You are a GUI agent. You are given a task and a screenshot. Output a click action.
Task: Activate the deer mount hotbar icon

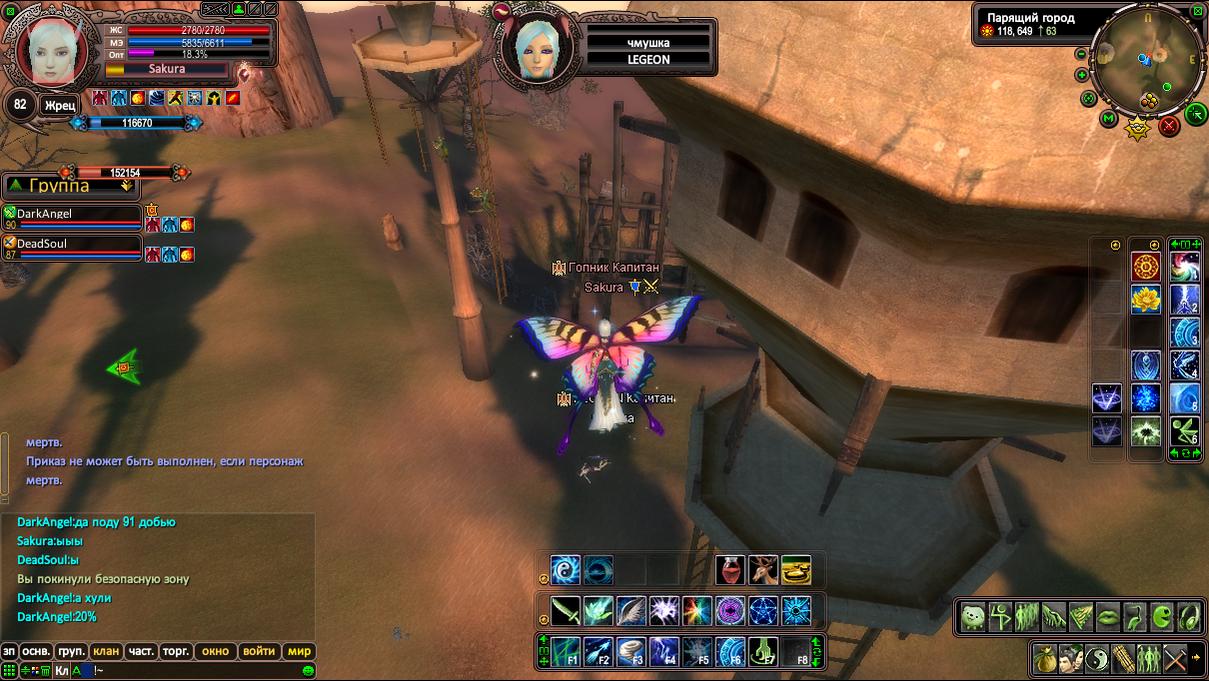click(x=763, y=570)
